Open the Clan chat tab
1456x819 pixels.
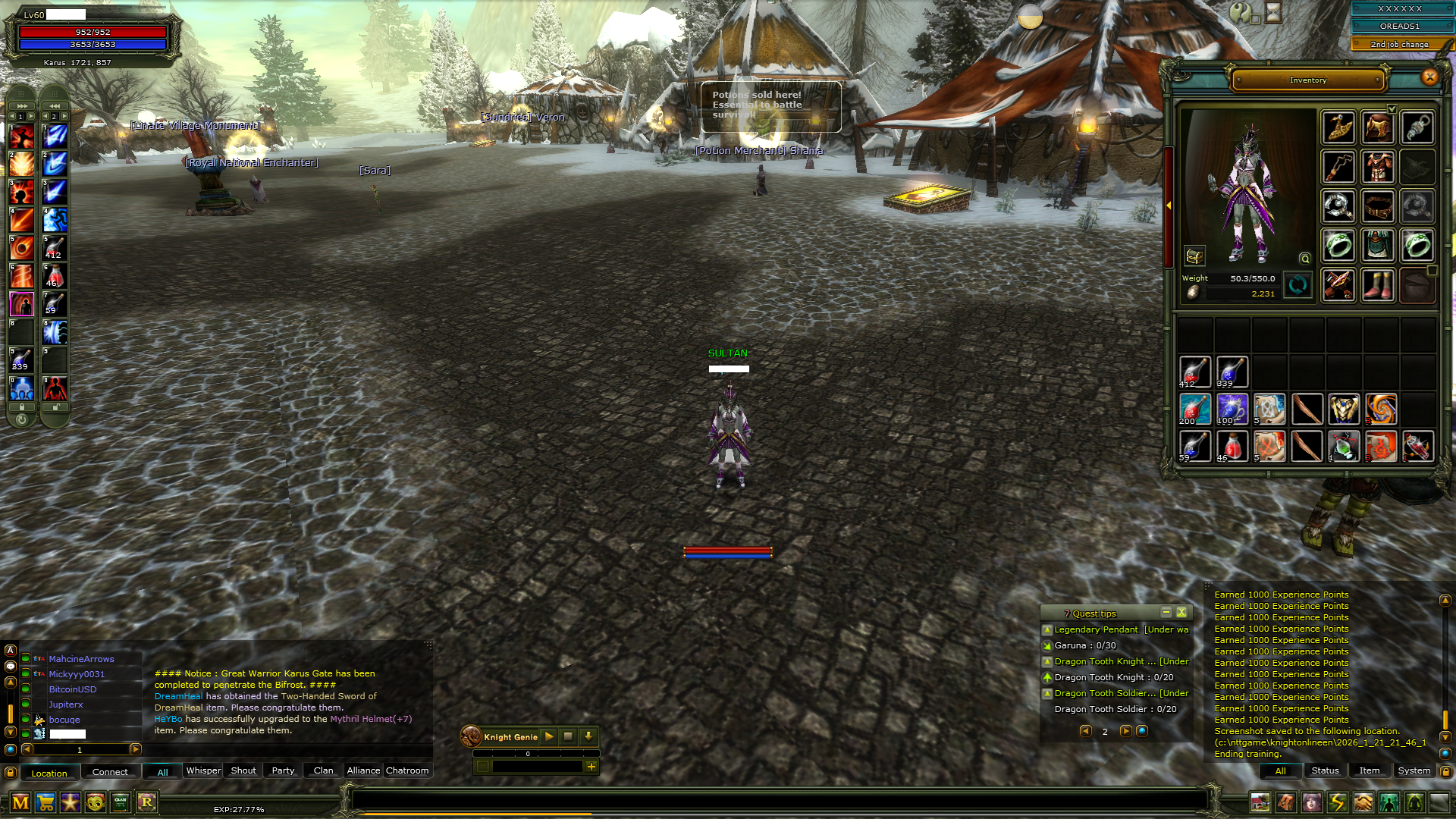pyautogui.click(x=323, y=770)
